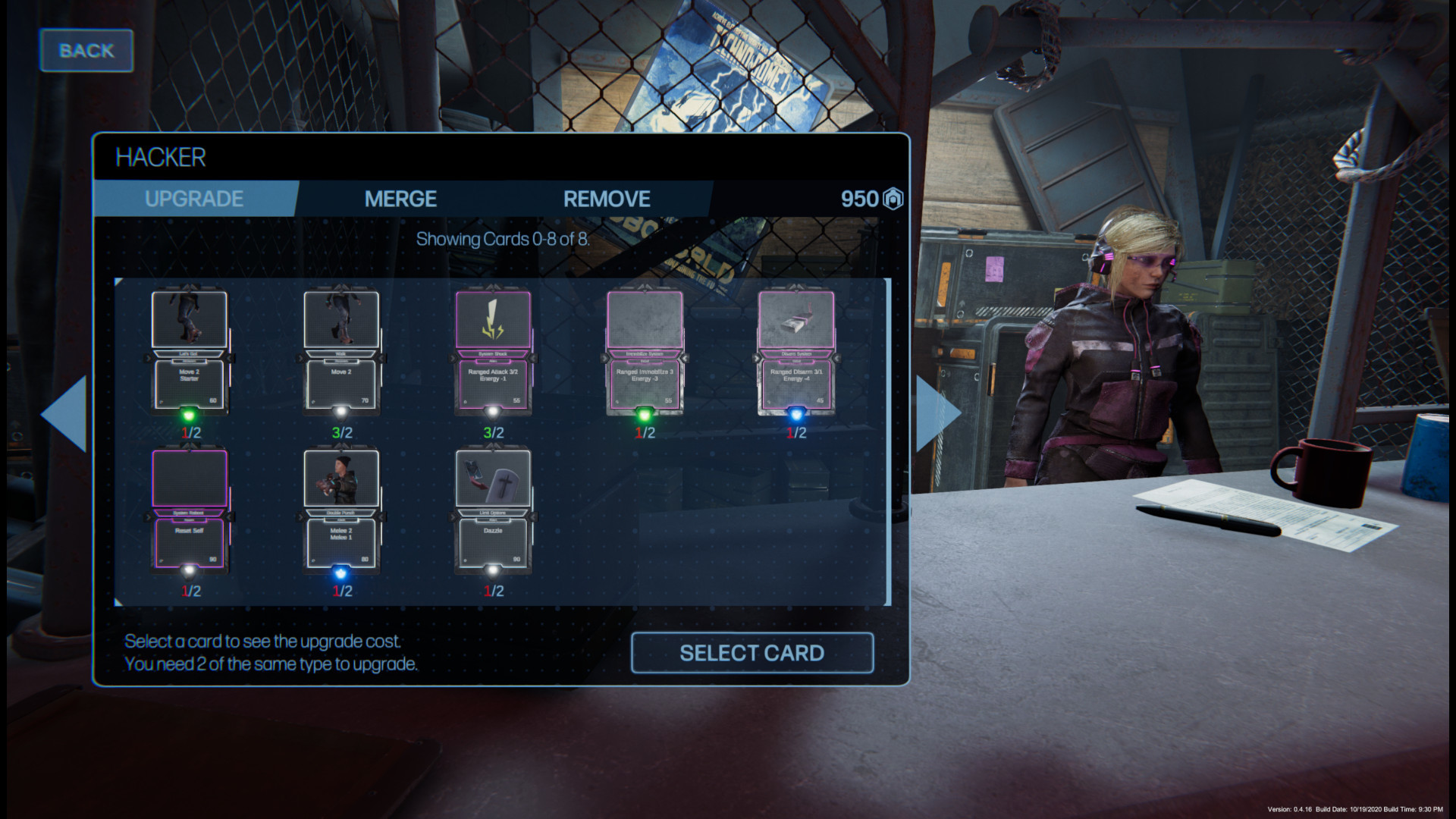The image size is (1456, 819).
Task: Open the MERGE tab
Action: [x=400, y=199]
